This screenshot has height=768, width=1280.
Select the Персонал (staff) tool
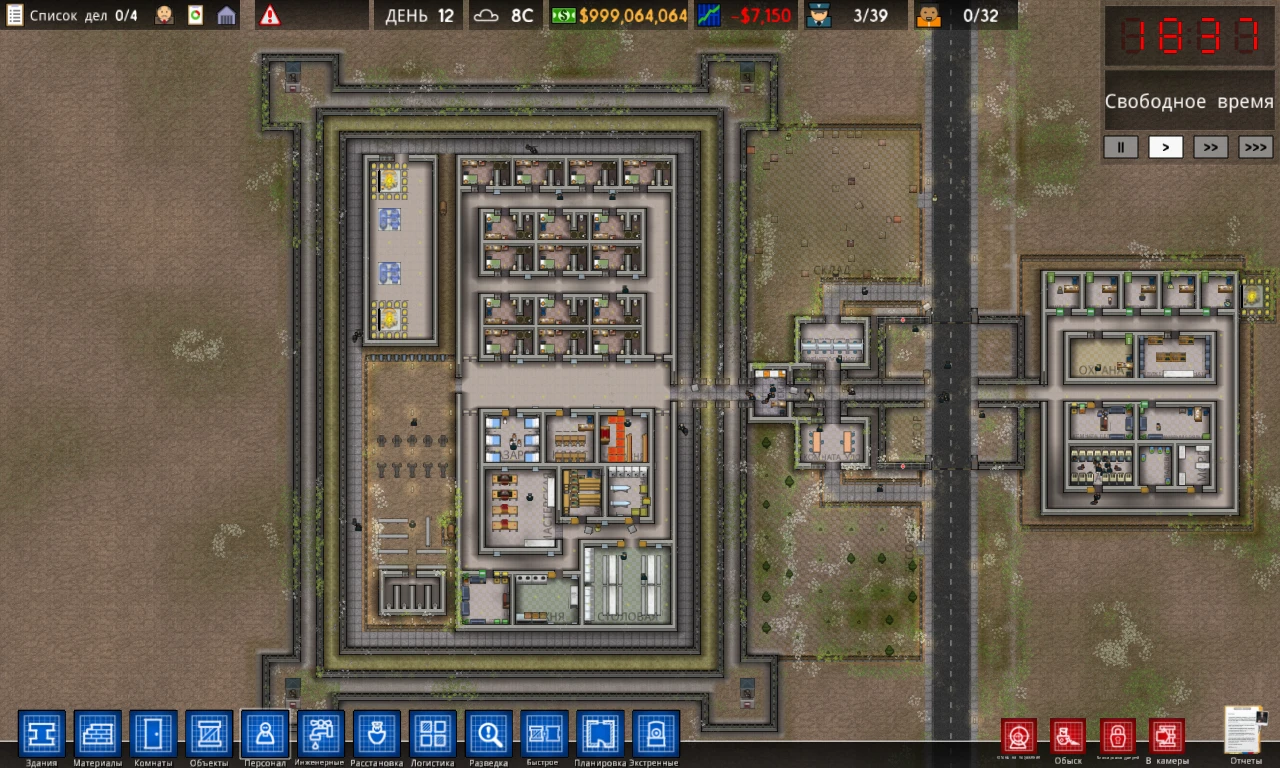[265, 735]
